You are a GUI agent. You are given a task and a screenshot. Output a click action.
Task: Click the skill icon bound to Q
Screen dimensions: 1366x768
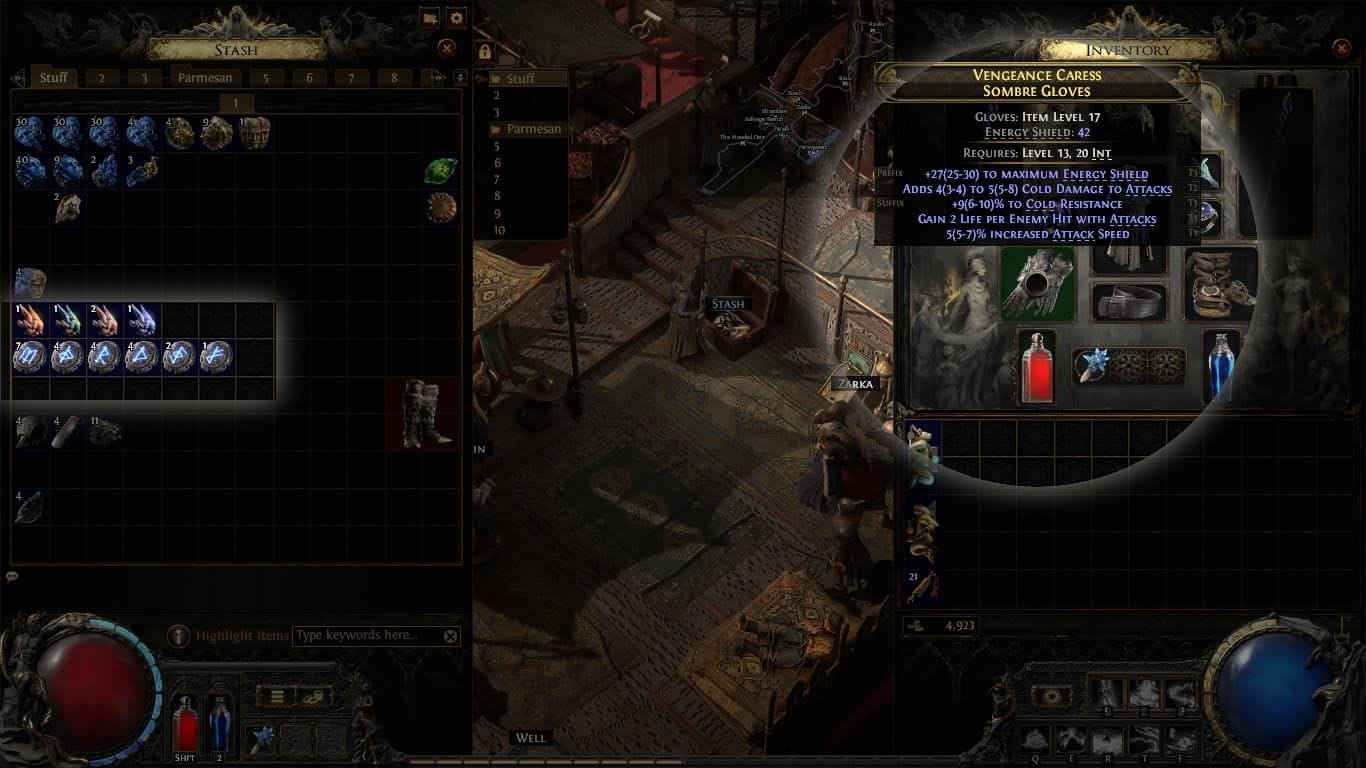coord(1035,740)
